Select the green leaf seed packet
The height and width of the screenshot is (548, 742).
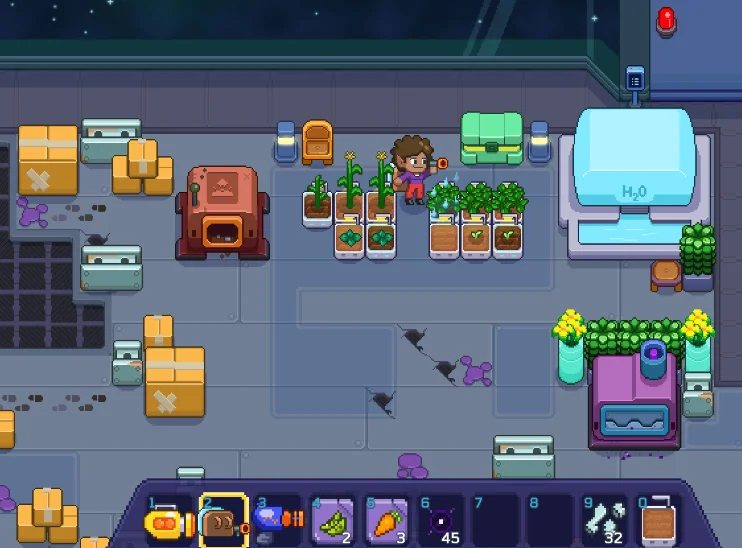(x=330, y=522)
